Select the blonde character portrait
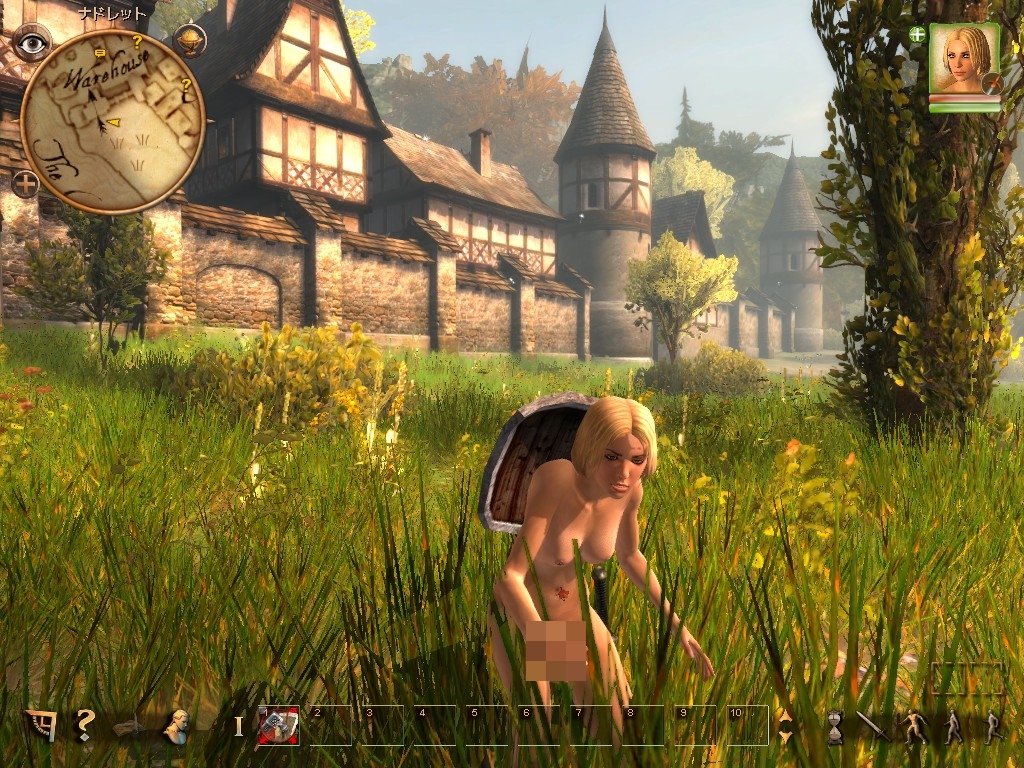This screenshot has width=1024, height=768. (x=964, y=58)
